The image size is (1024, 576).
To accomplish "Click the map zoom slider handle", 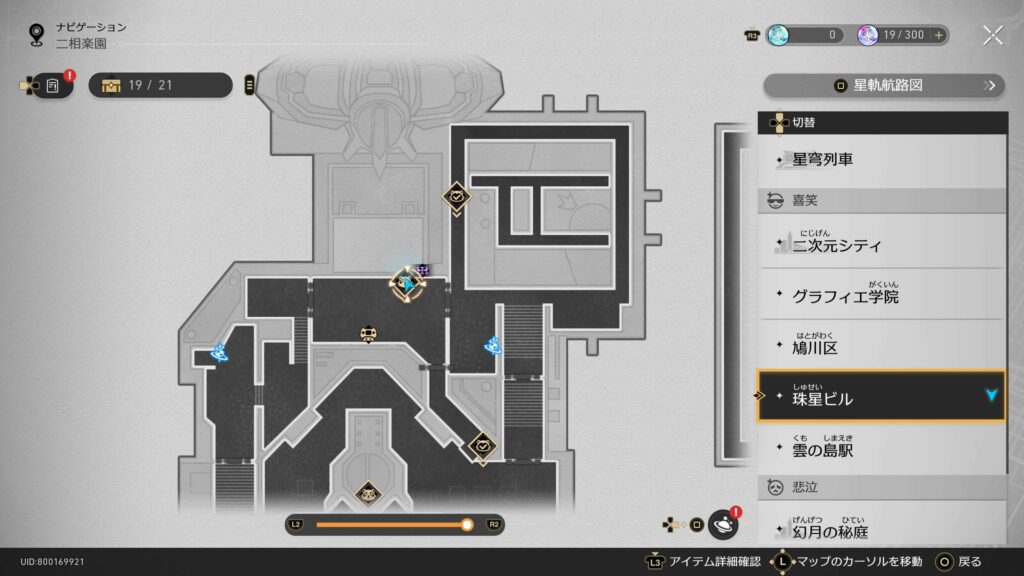I will point(467,524).
